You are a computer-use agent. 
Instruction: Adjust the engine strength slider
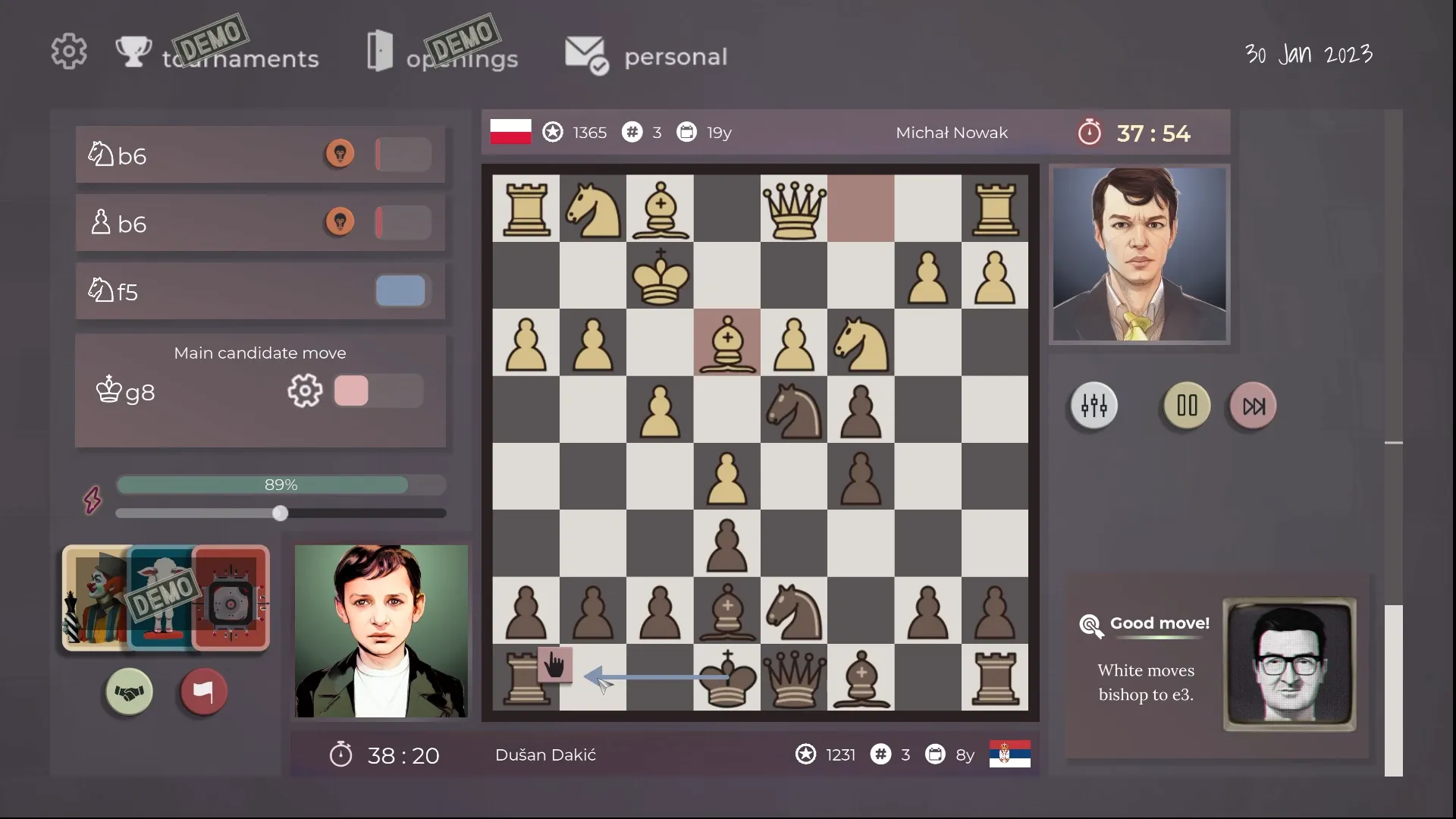click(280, 513)
